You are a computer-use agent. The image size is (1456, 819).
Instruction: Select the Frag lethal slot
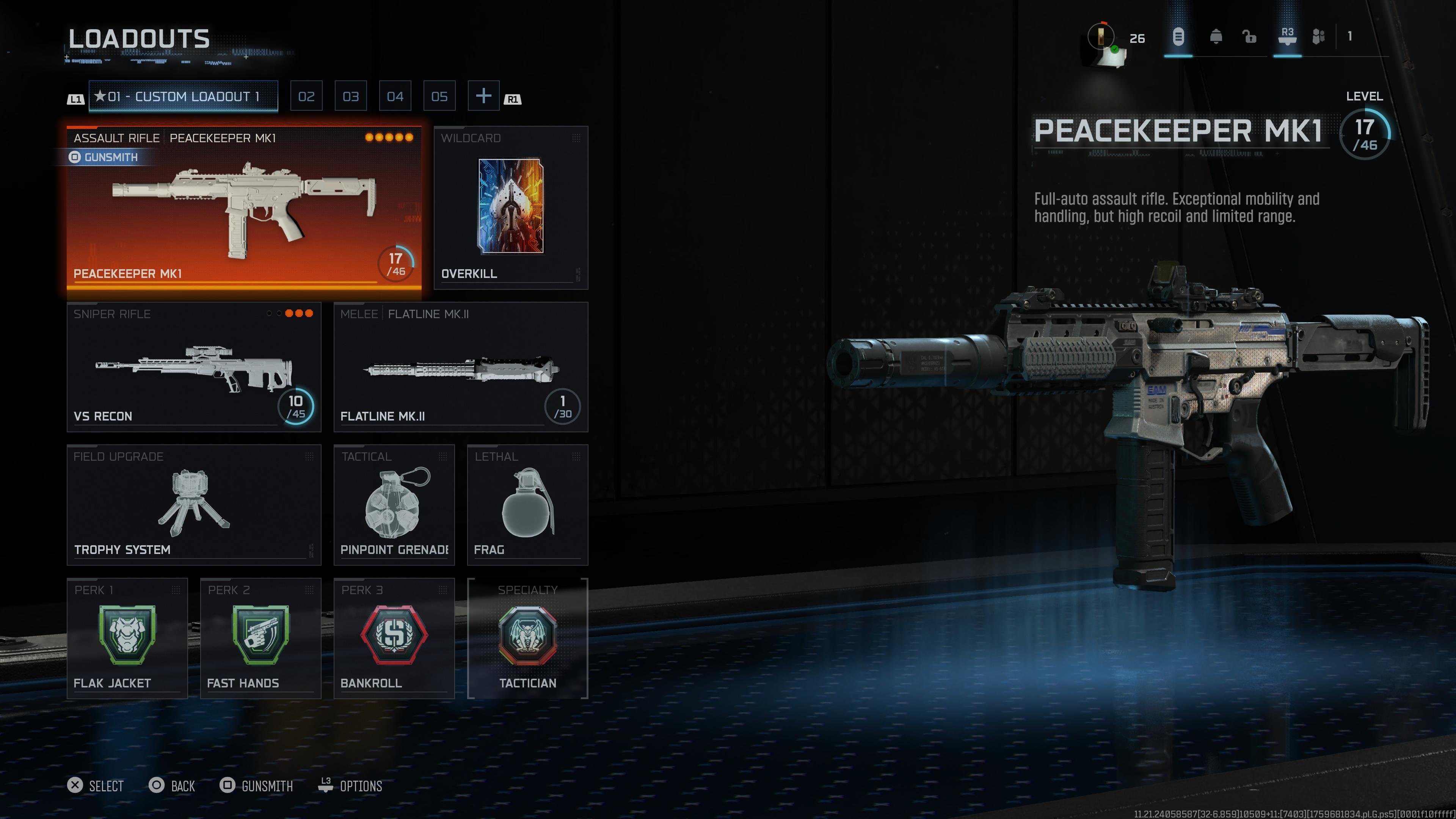[527, 505]
